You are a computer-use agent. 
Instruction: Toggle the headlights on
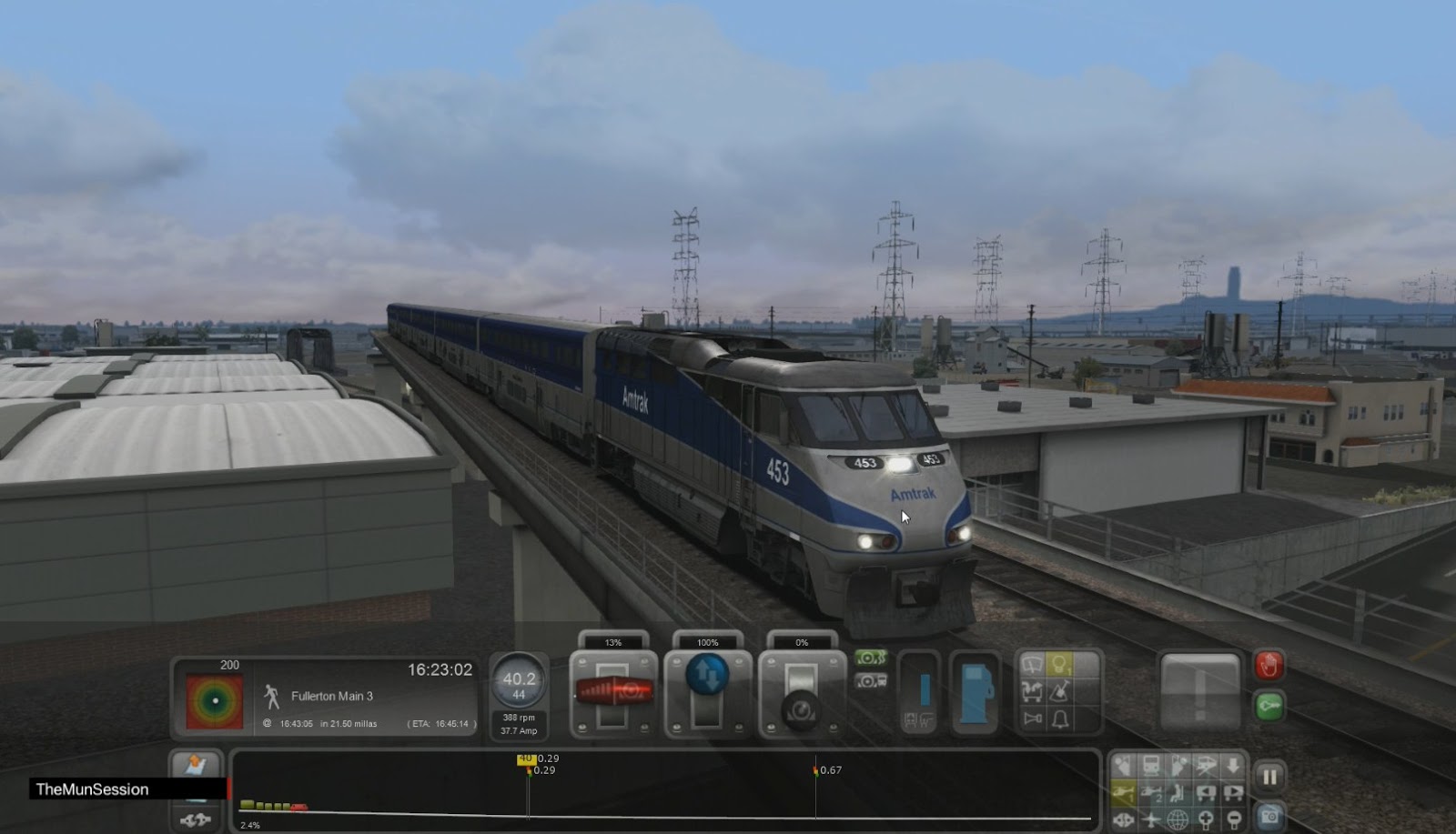(x=1058, y=665)
